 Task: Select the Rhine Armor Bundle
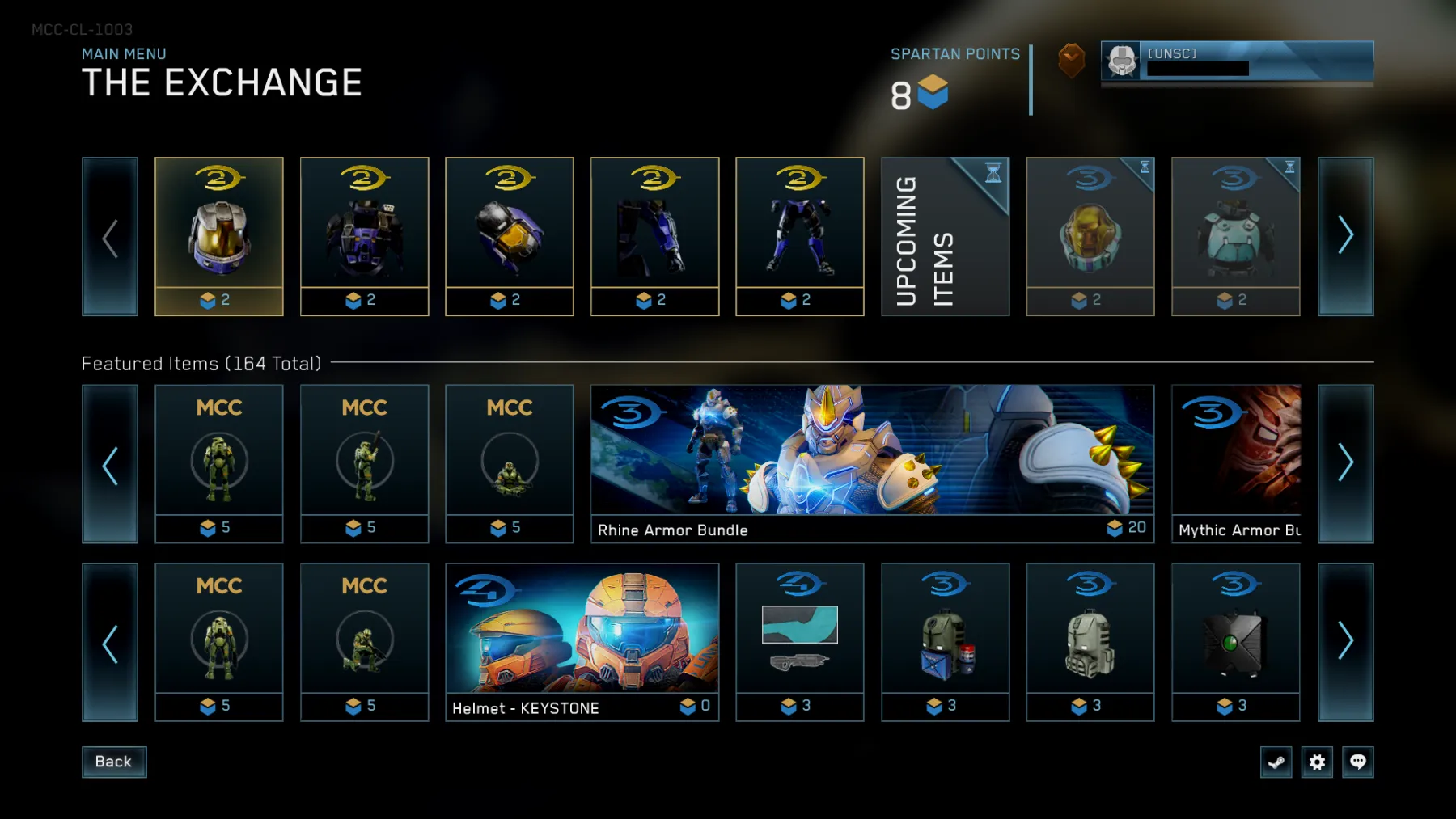pos(872,465)
